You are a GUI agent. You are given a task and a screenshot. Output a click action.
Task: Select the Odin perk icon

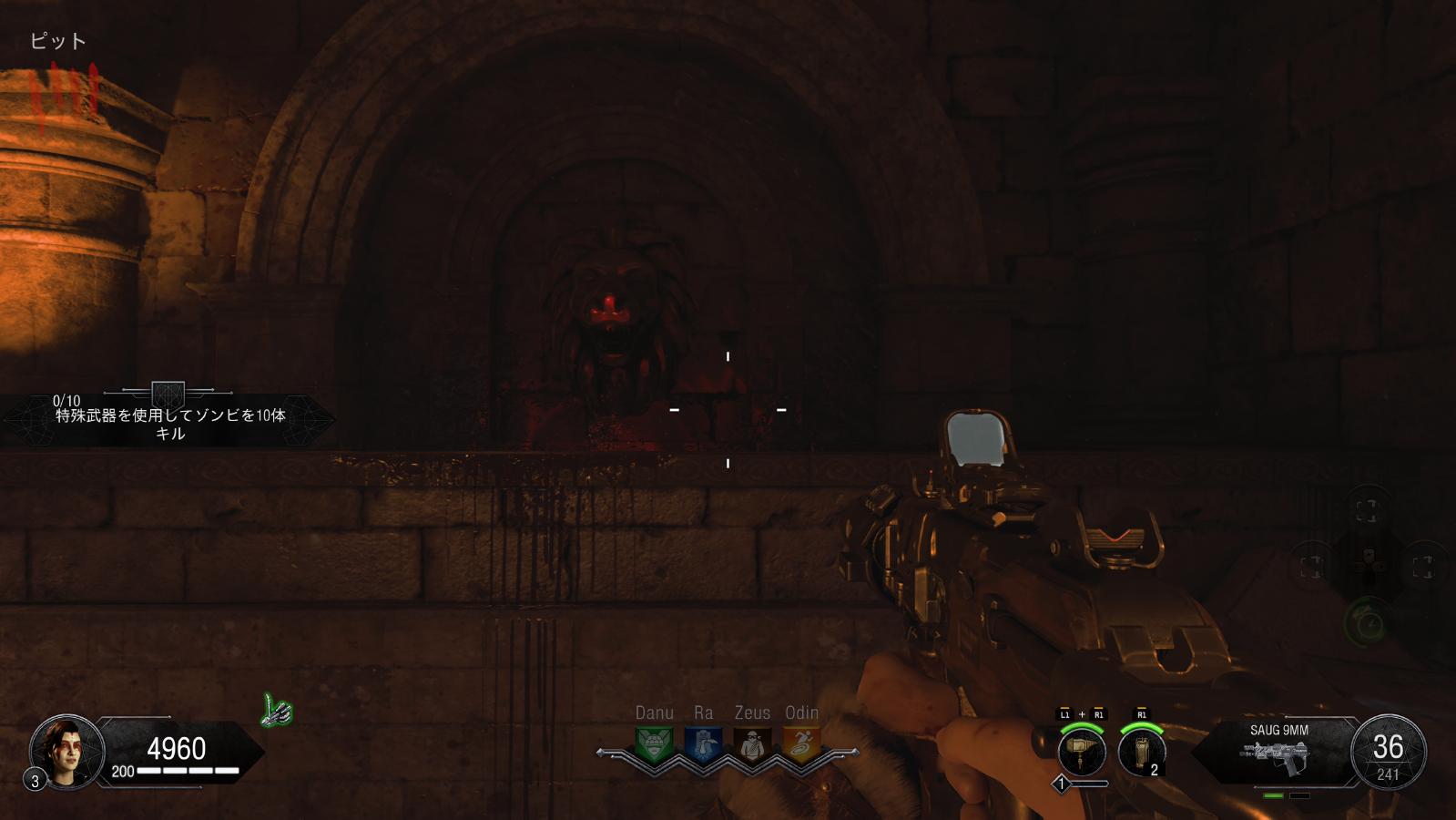[801, 744]
